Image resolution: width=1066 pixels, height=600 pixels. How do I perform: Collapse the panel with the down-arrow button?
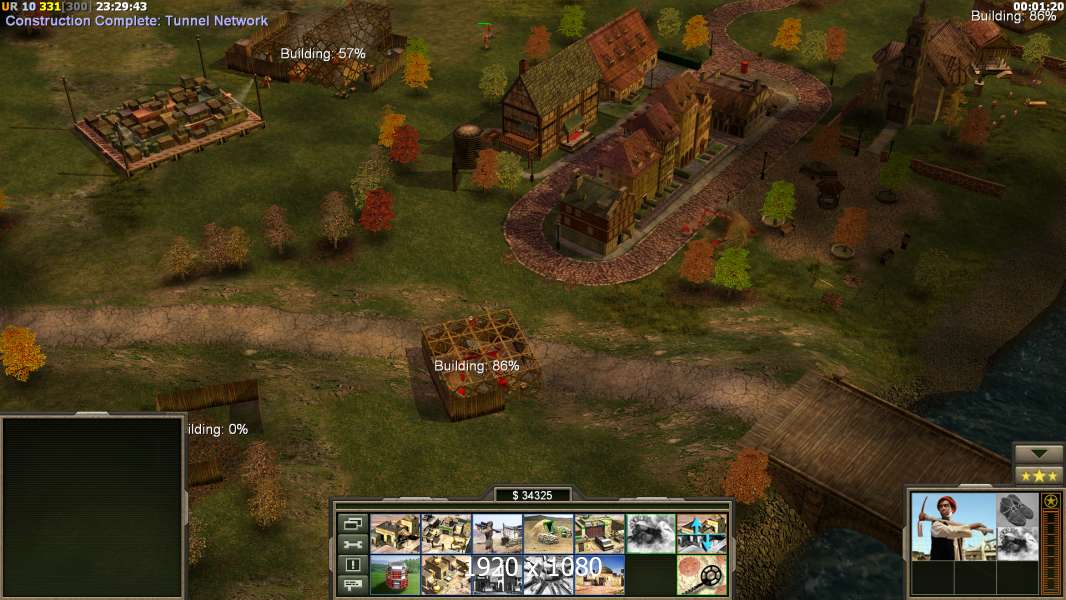[1038, 454]
